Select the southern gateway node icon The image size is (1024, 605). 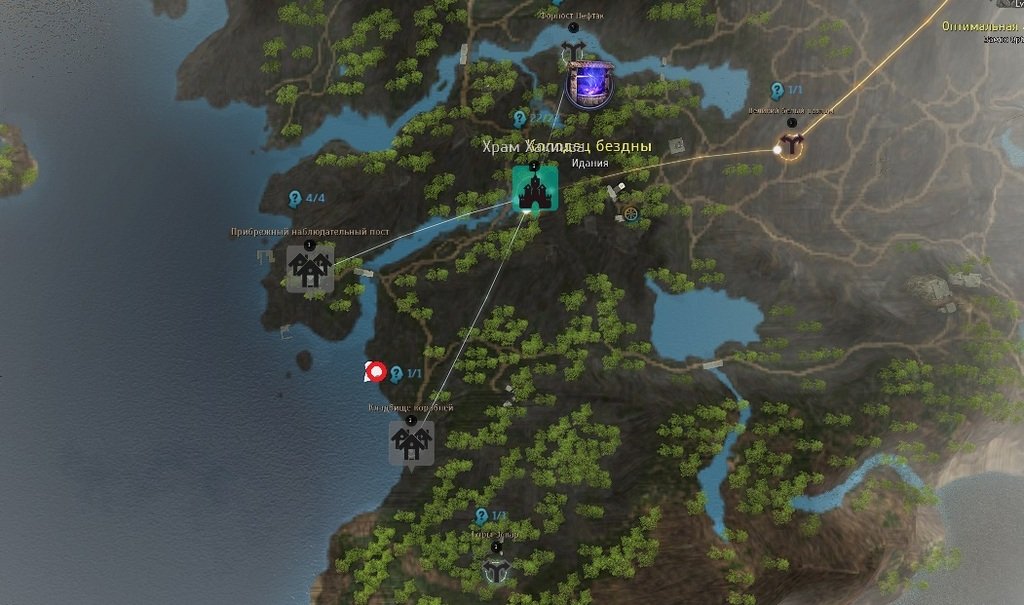pyautogui.click(x=496, y=570)
